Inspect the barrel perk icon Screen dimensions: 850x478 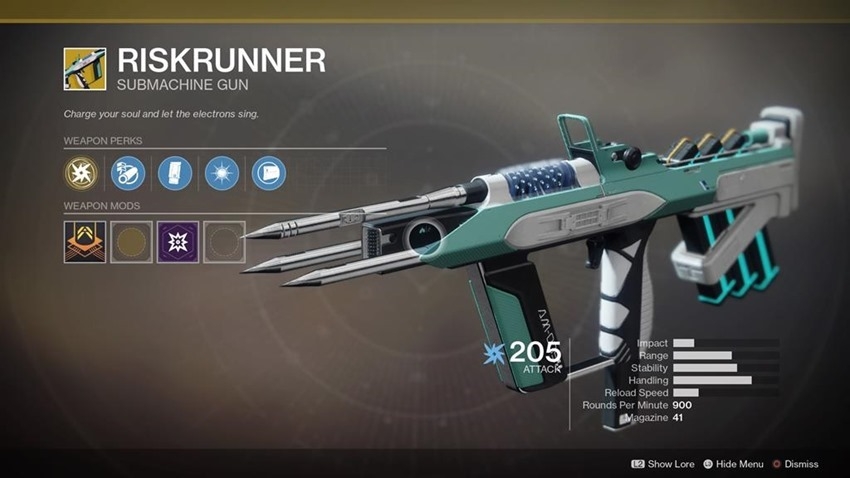[129, 175]
